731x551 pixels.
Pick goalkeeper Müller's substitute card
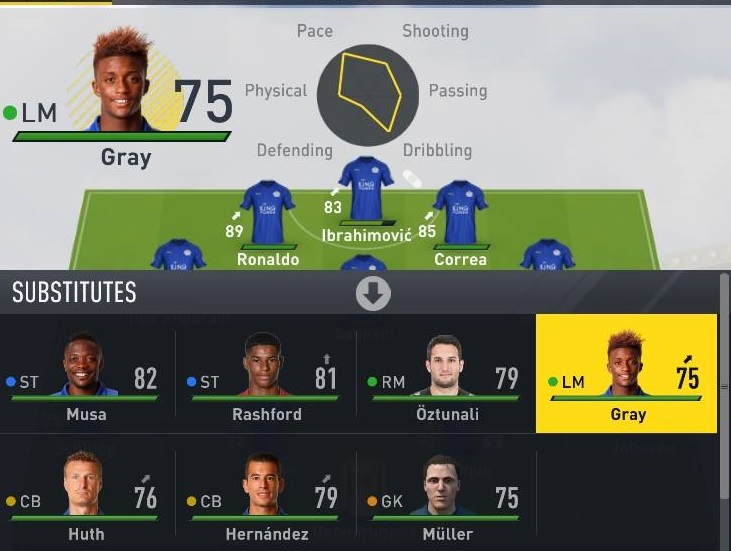(446, 497)
